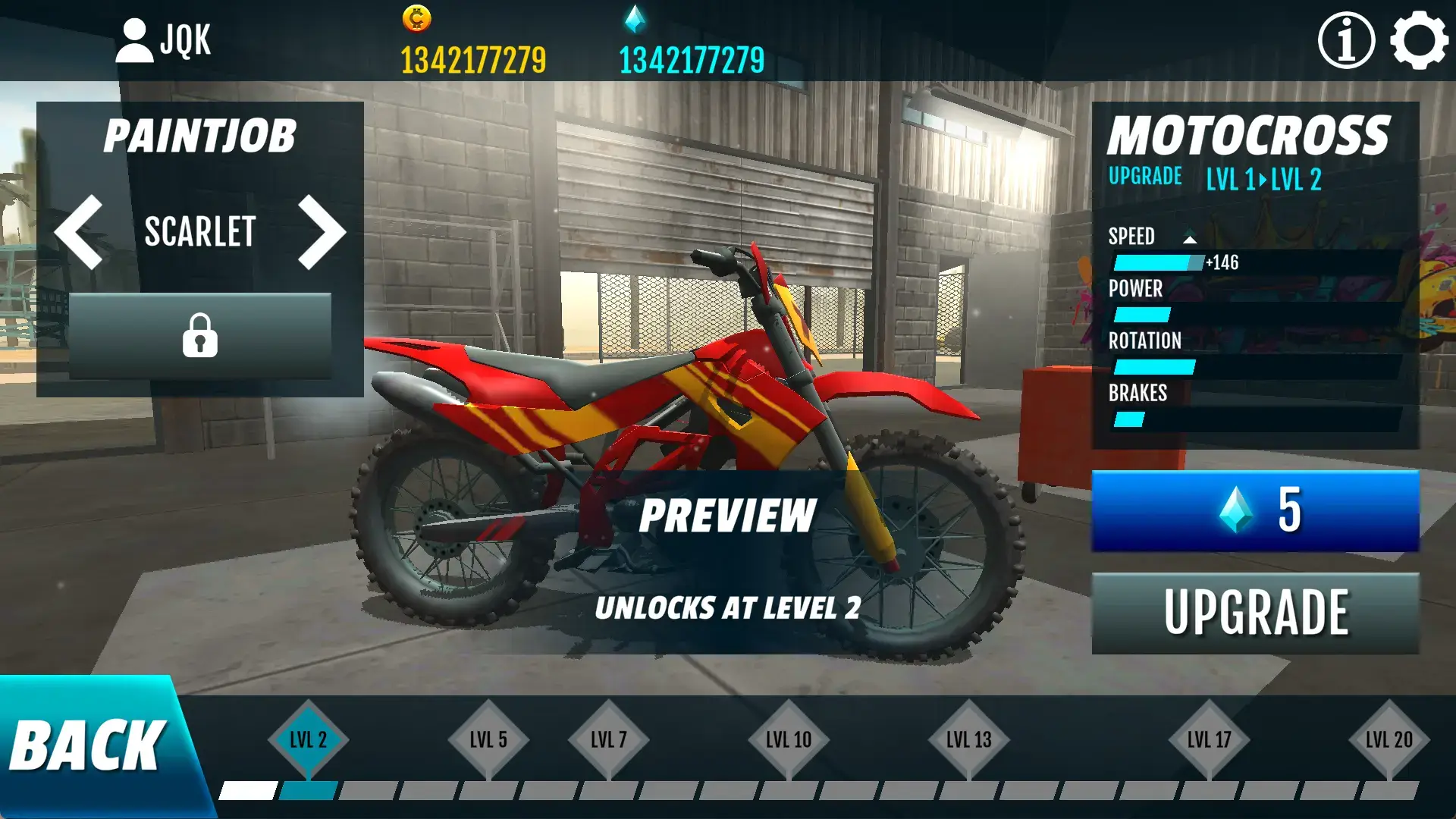Select the LVL 10 milestone diamond

point(789,736)
